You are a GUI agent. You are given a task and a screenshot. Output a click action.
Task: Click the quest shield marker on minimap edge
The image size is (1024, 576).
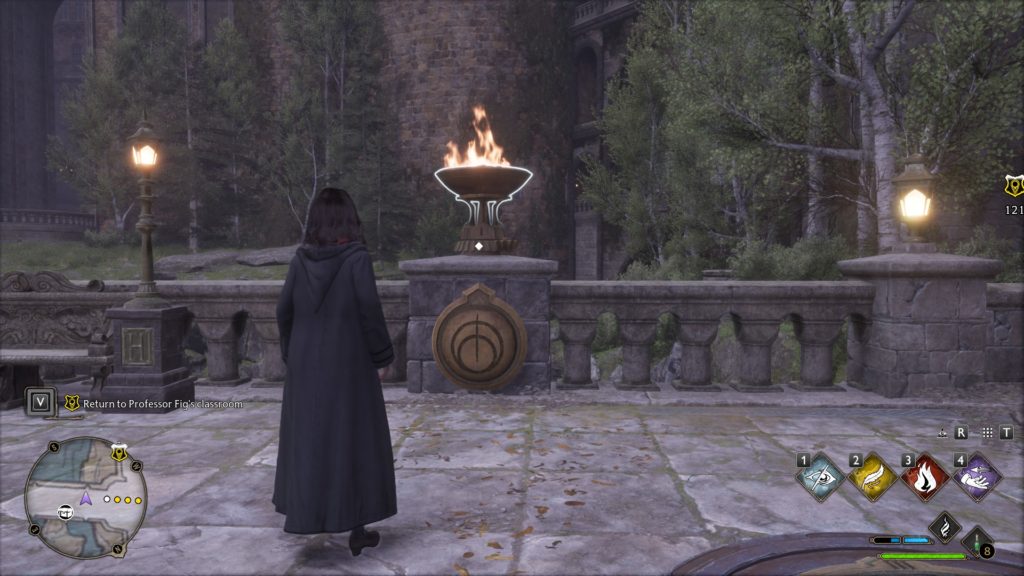[118, 453]
